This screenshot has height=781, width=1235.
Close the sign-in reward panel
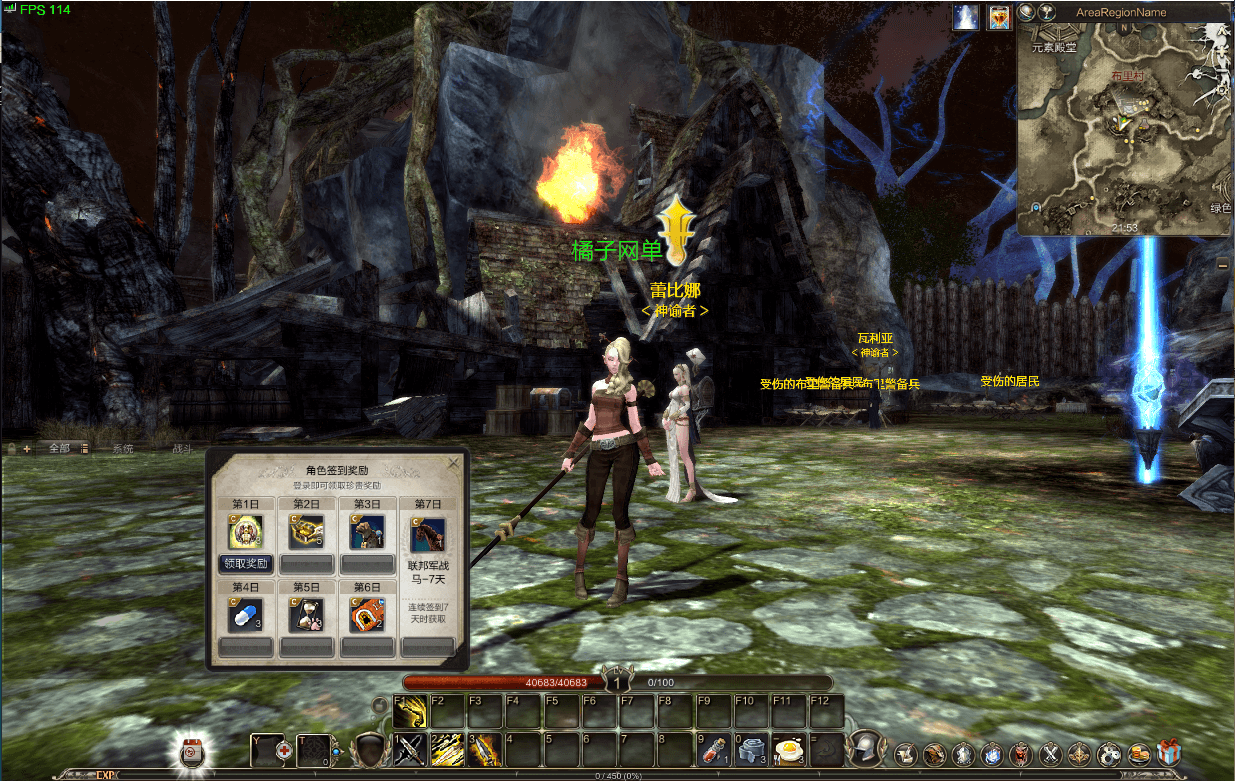click(x=454, y=463)
